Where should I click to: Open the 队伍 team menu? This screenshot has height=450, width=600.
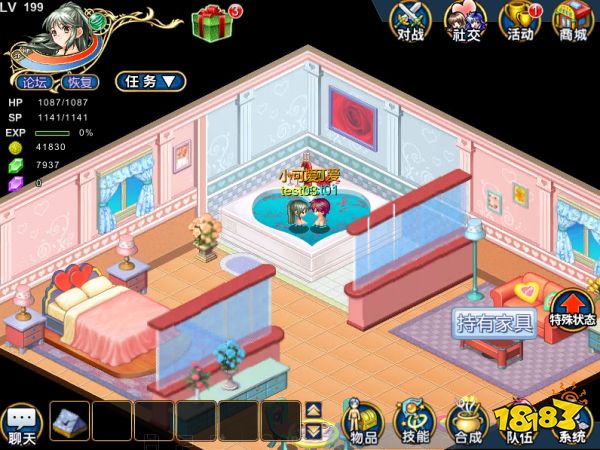[520, 423]
